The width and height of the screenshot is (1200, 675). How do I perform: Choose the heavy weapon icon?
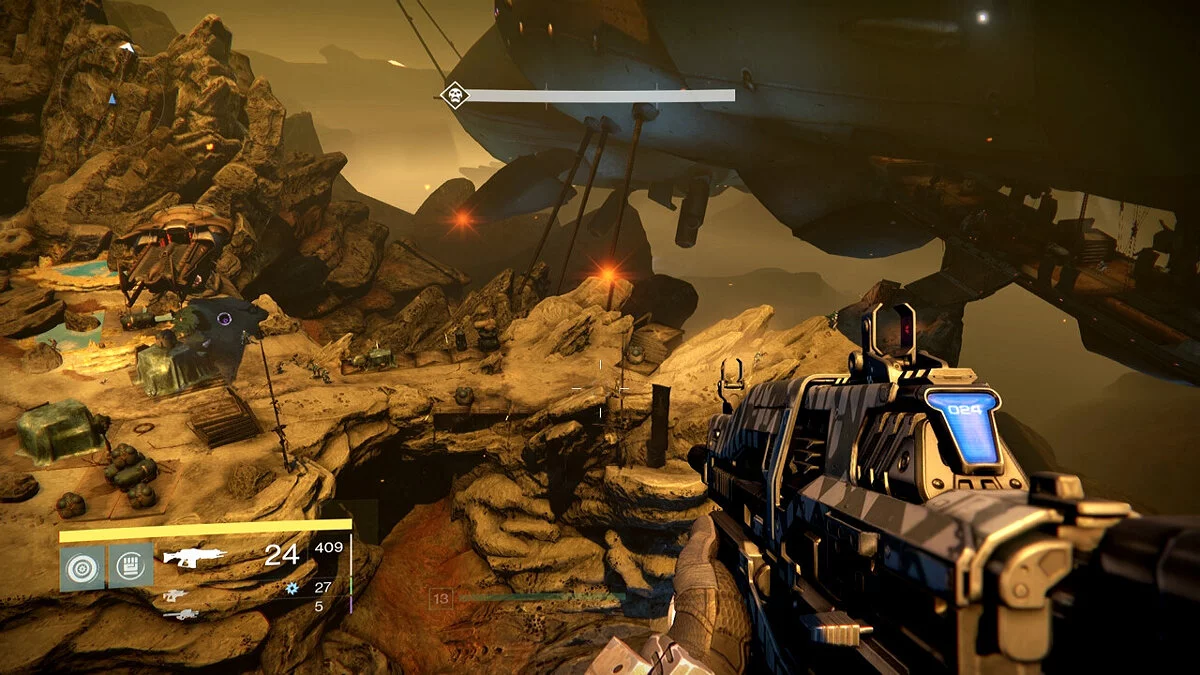pyautogui.click(x=180, y=614)
